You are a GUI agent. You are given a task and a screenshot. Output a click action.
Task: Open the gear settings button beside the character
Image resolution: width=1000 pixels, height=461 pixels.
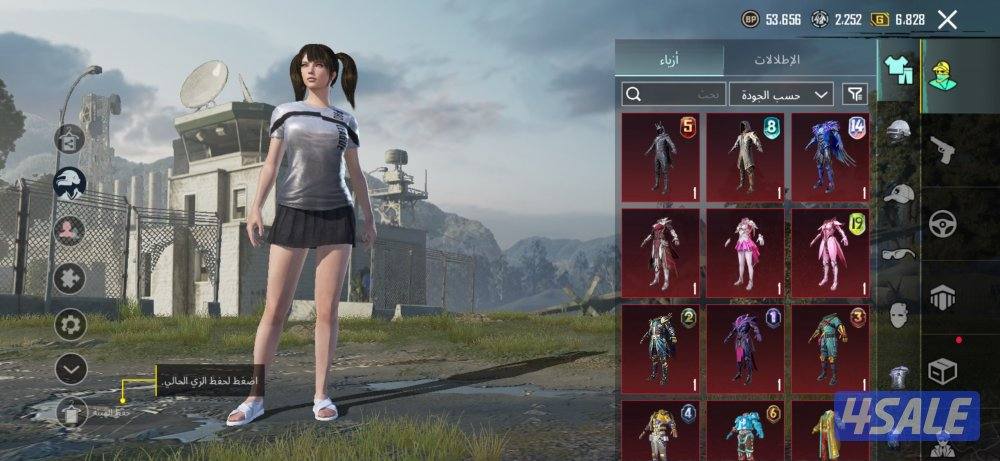pyautogui.click(x=70, y=324)
